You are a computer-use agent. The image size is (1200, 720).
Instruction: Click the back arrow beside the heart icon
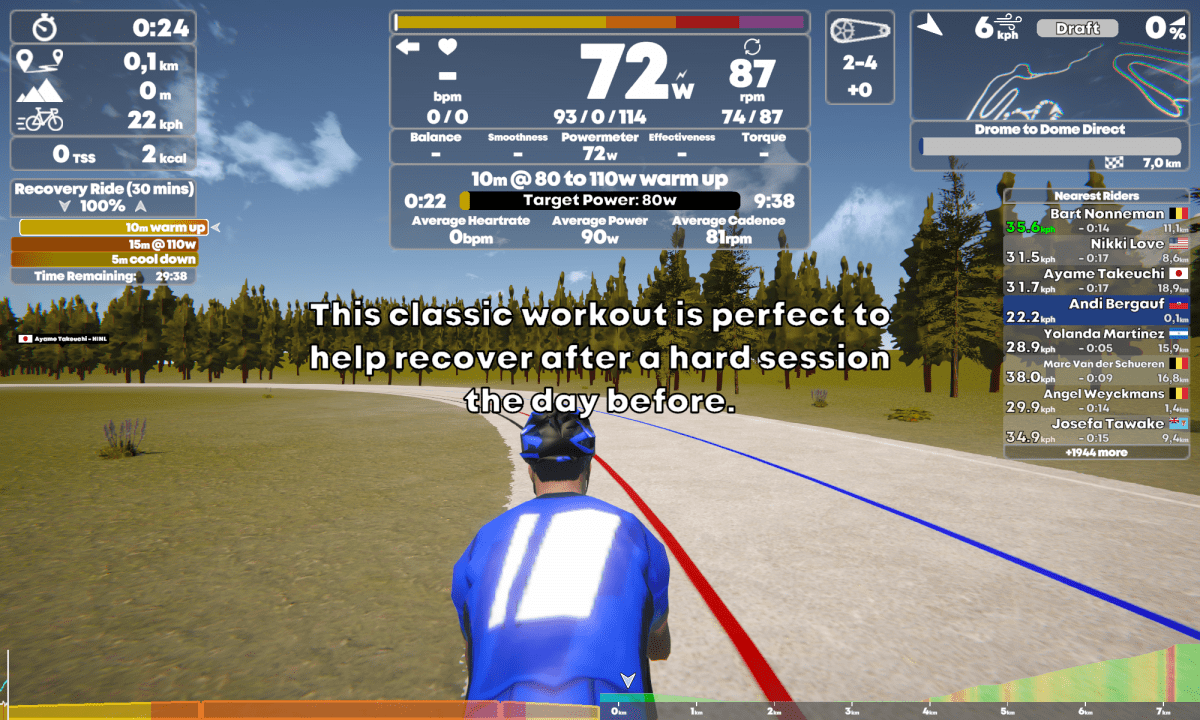pos(408,47)
